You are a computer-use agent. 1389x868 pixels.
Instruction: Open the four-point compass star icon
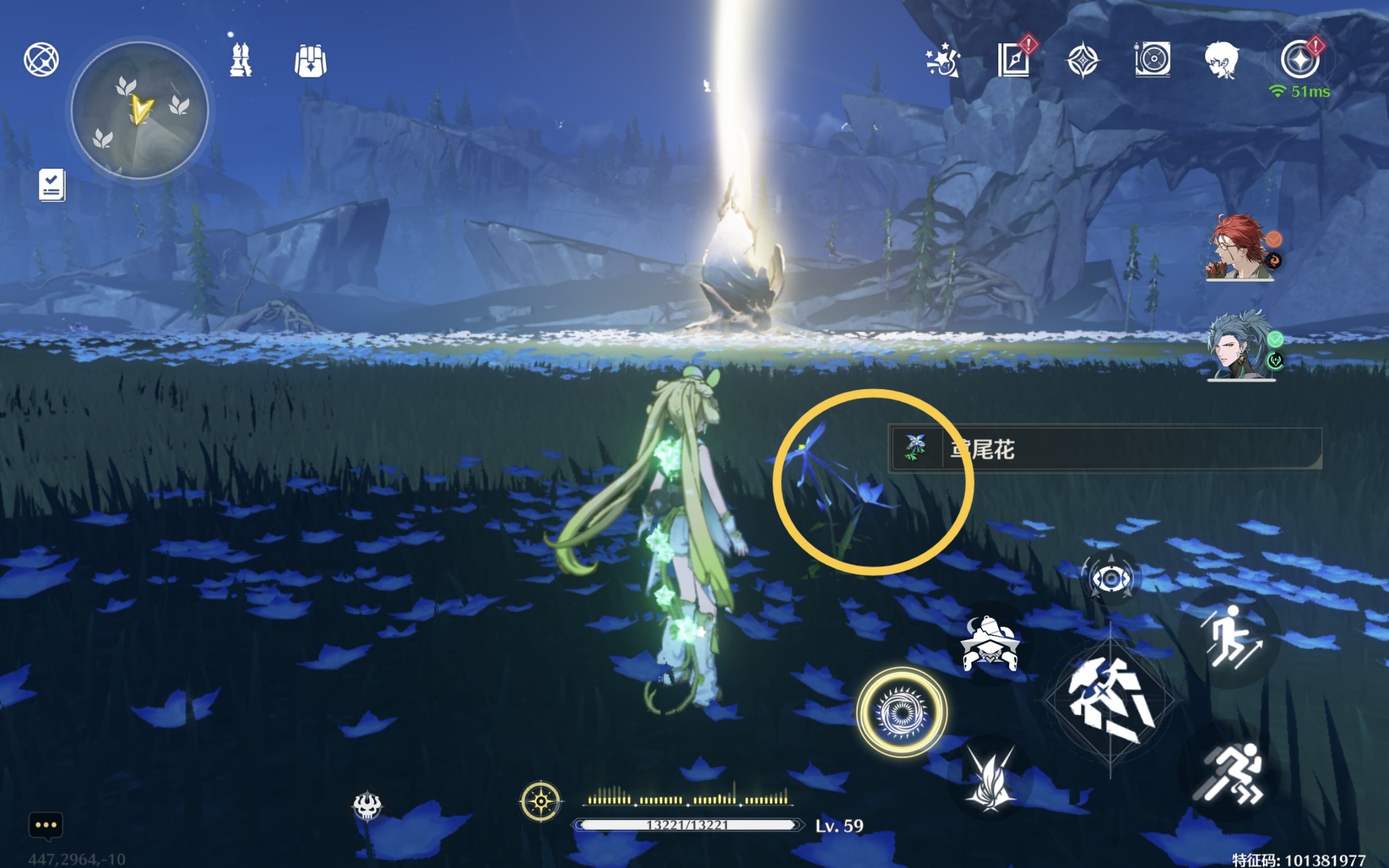(x=1082, y=60)
